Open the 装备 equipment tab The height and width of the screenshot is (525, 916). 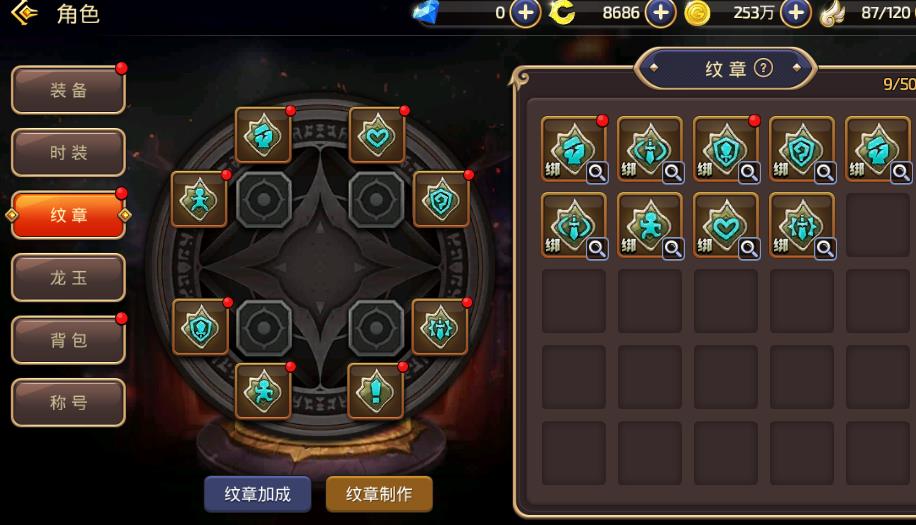point(68,91)
